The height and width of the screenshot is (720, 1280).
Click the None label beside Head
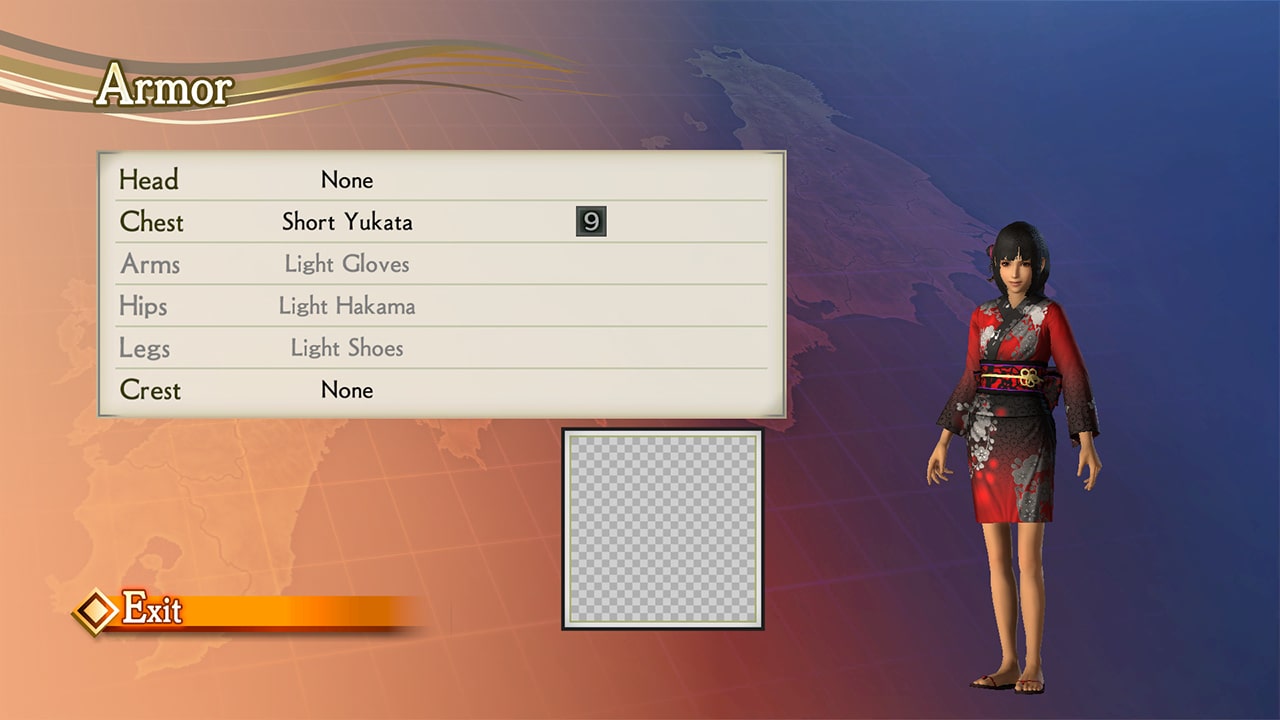[347, 180]
